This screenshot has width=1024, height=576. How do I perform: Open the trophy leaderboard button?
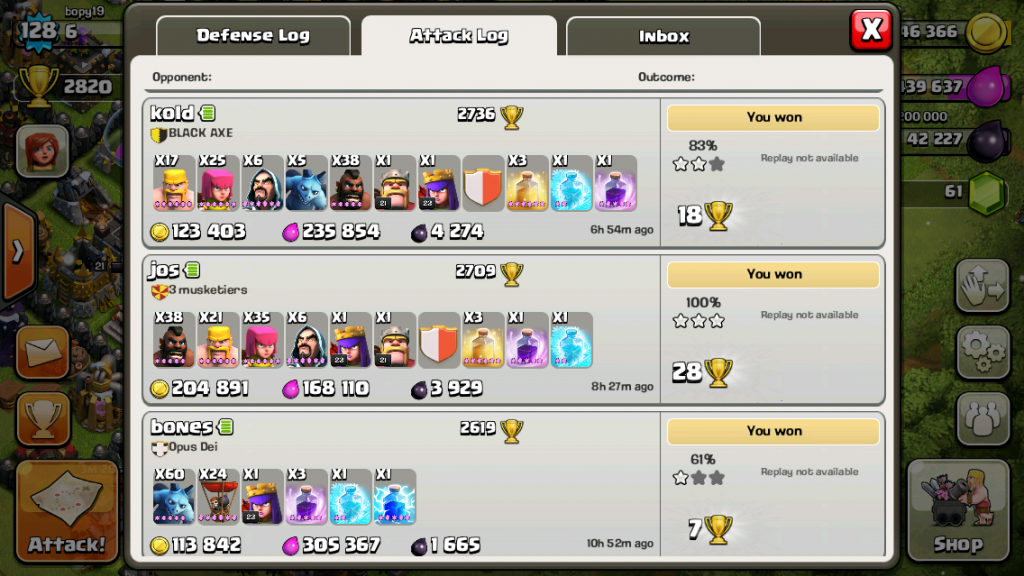(43, 418)
